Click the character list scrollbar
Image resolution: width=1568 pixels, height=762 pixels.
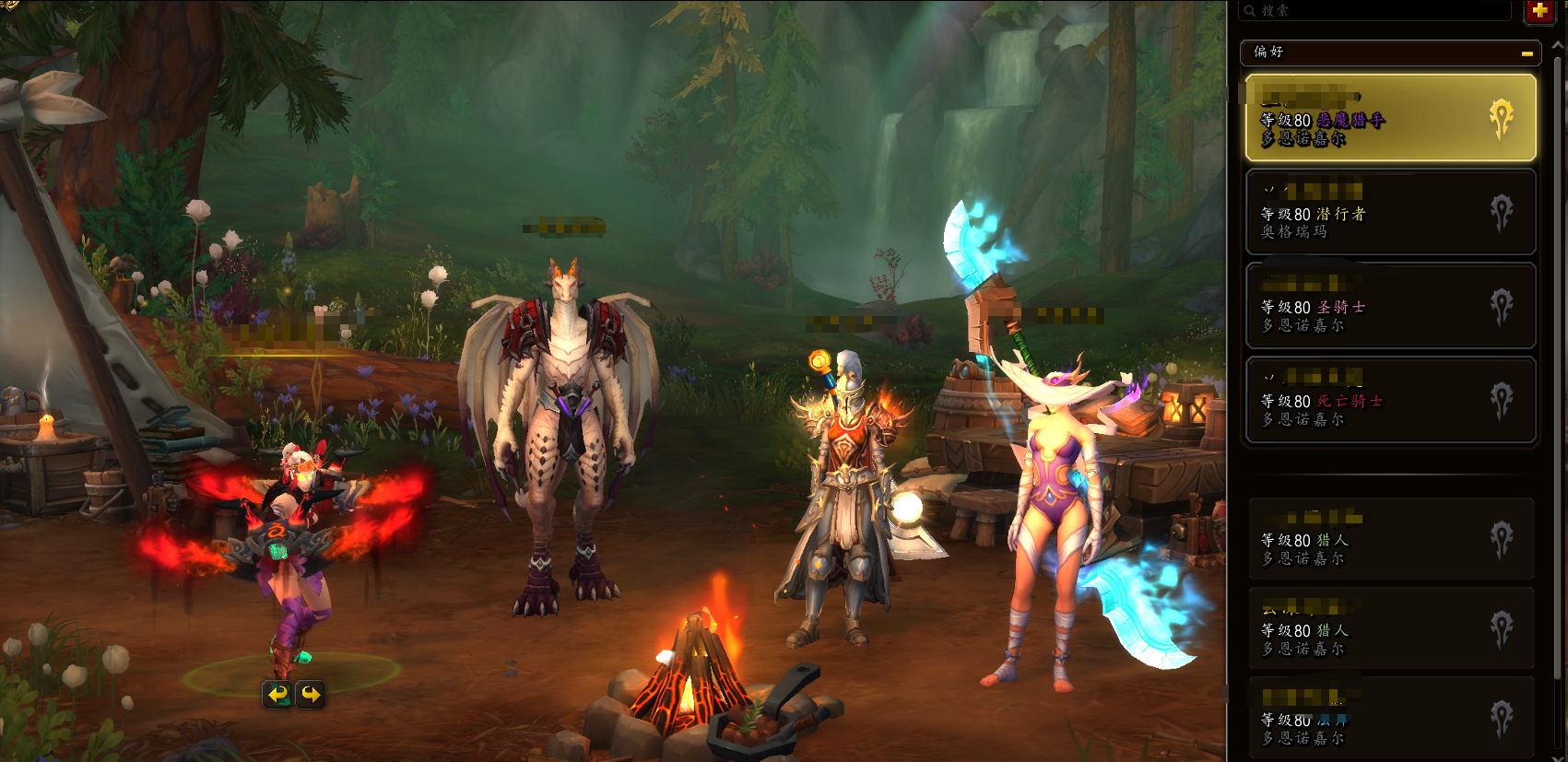pyautogui.click(x=1560, y=369)
